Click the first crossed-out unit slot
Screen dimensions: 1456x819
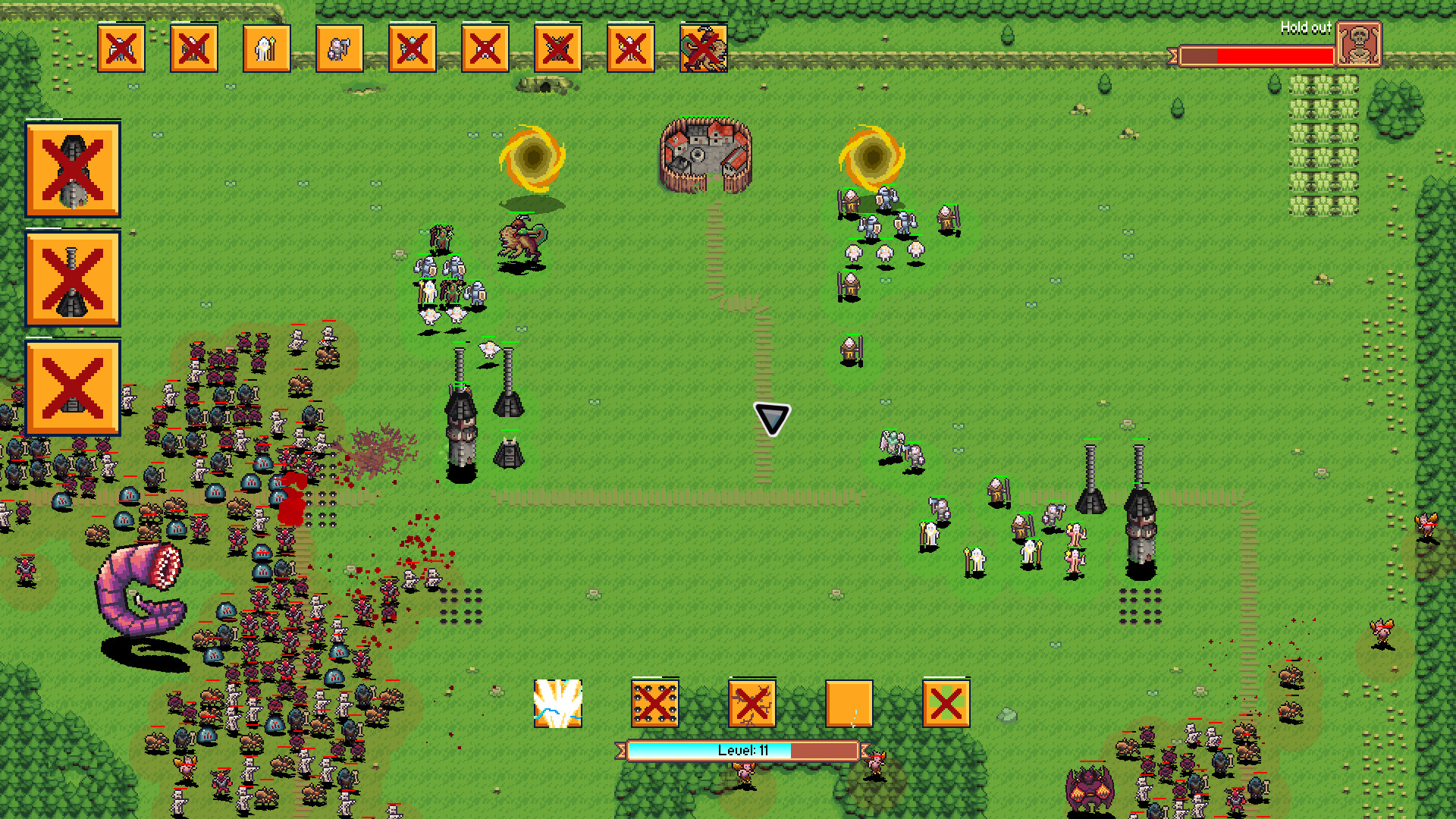pos(121,49)
